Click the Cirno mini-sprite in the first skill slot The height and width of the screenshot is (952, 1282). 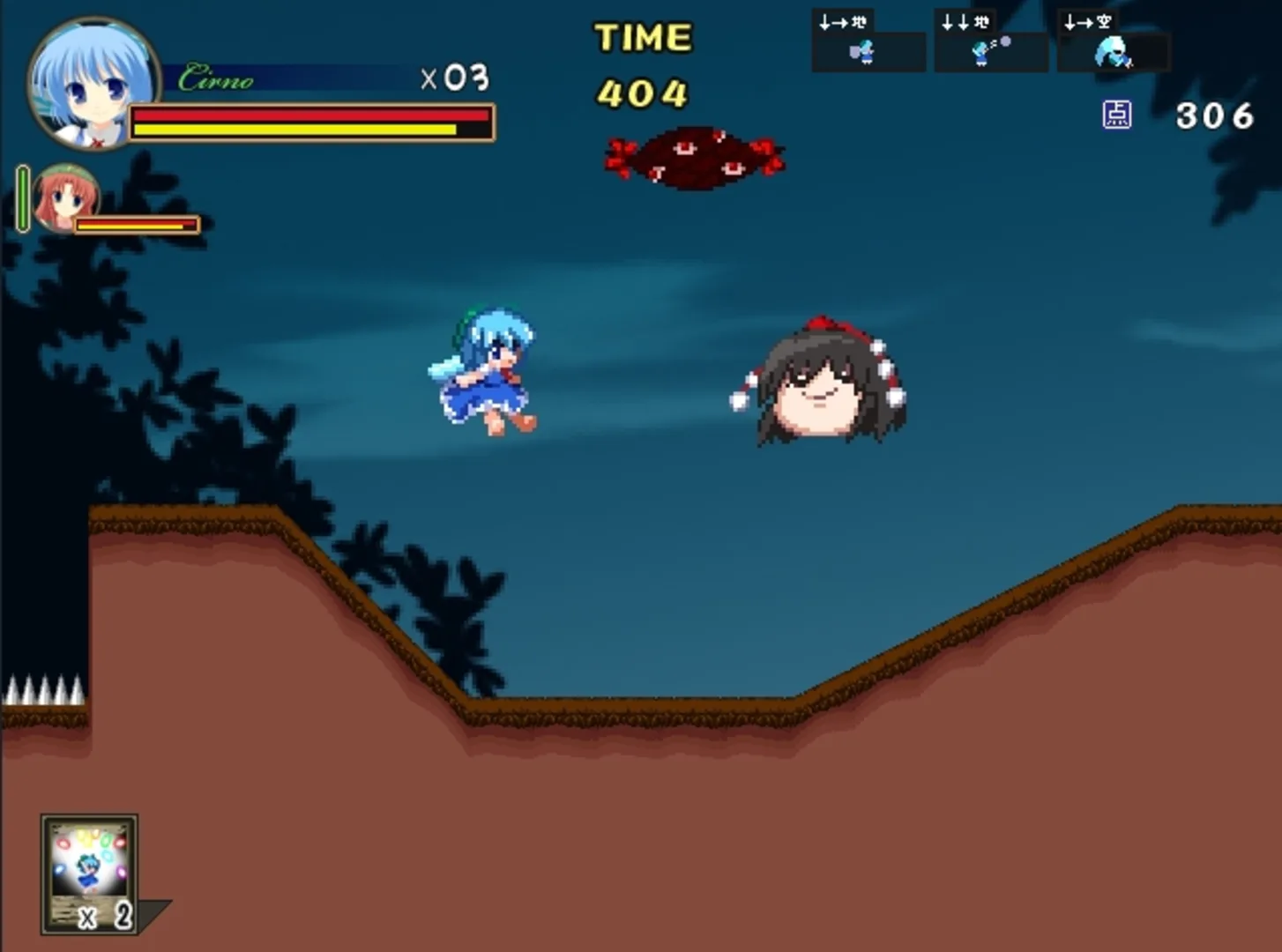tap(865, 53)
